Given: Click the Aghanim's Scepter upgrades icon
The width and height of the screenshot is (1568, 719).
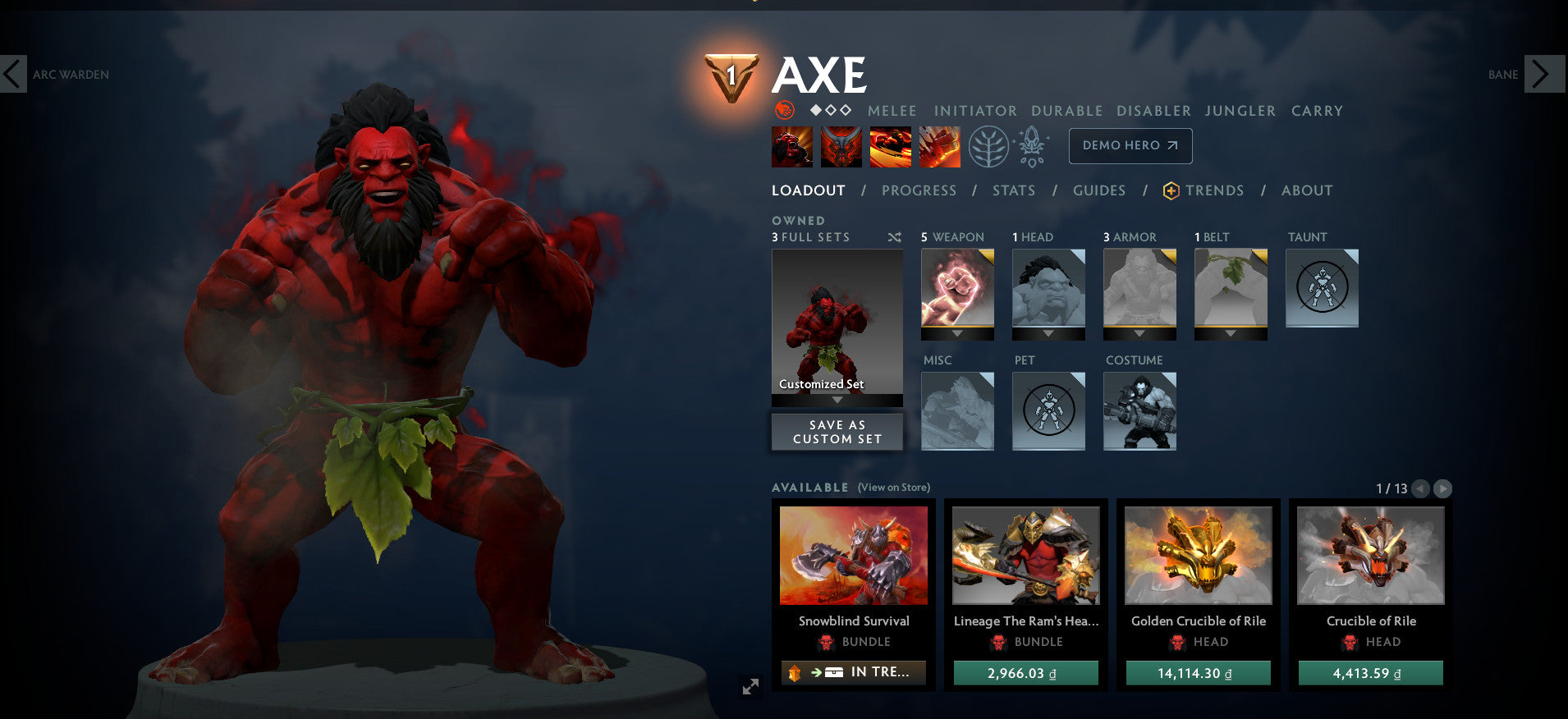Looking at the screenshot, I should 1031,146.
